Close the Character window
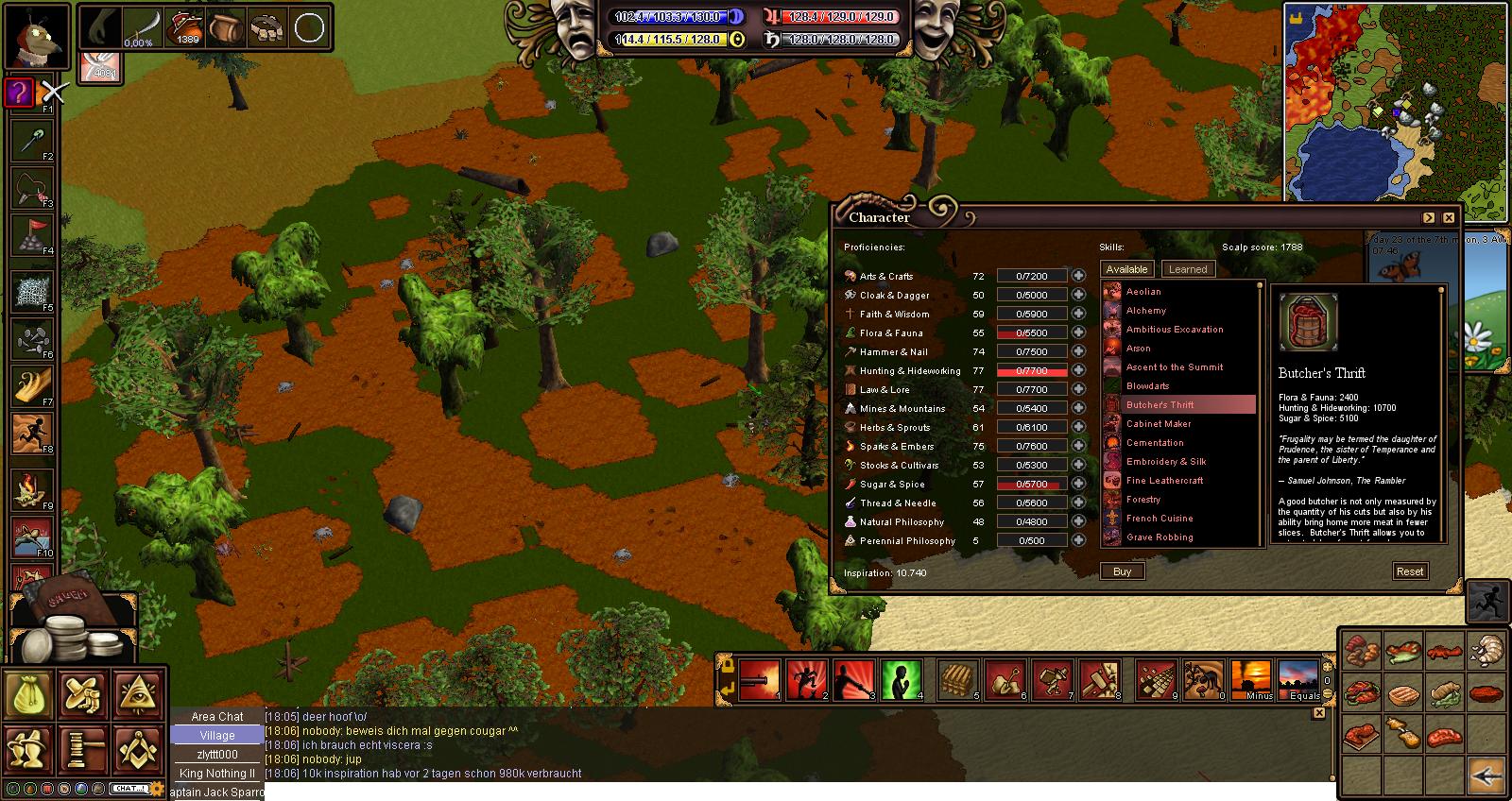Screen dimensions: 1512x801 click(1448, 217)
